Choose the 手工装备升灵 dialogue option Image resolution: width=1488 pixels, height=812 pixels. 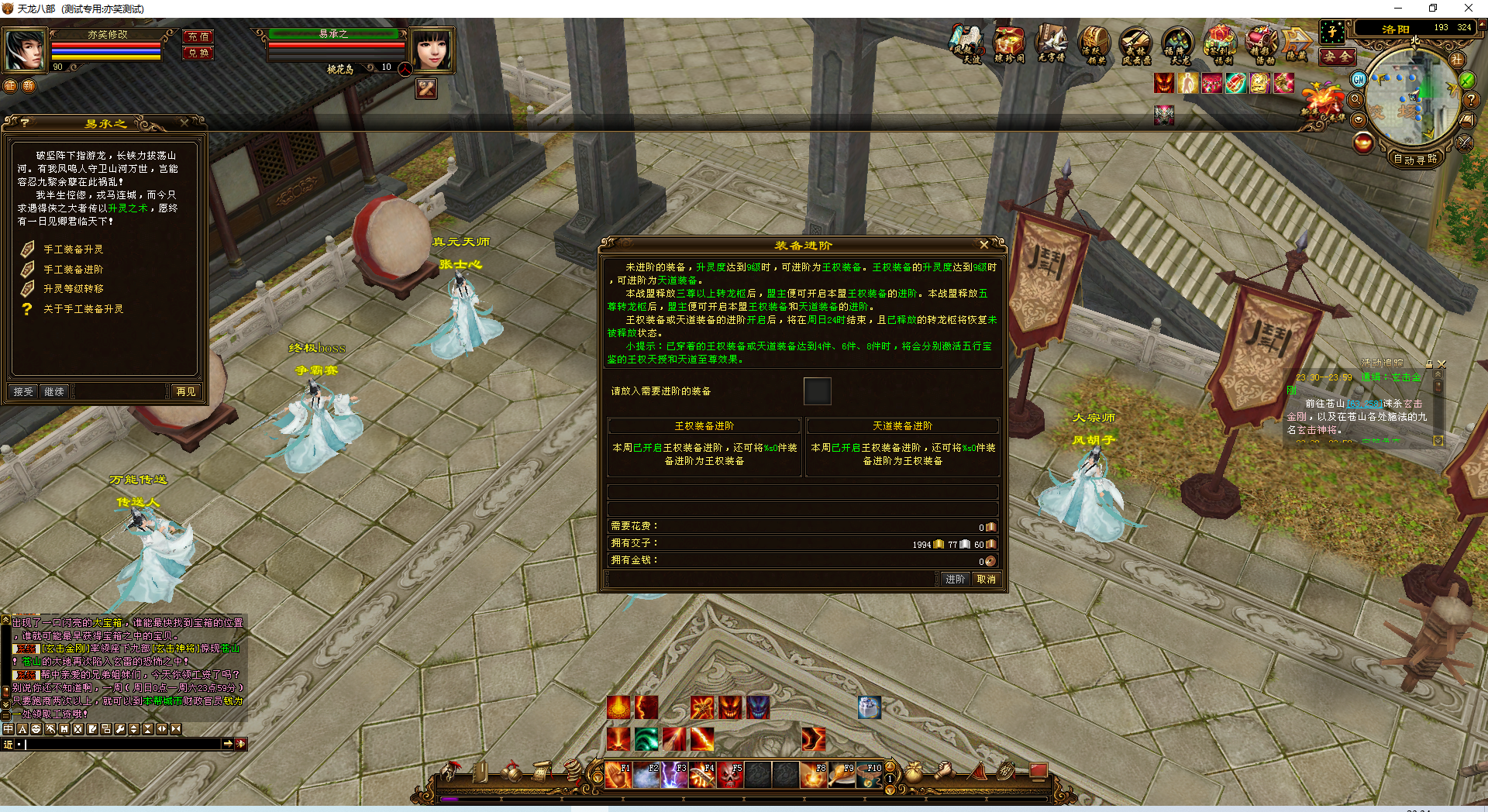pos(74,249)
